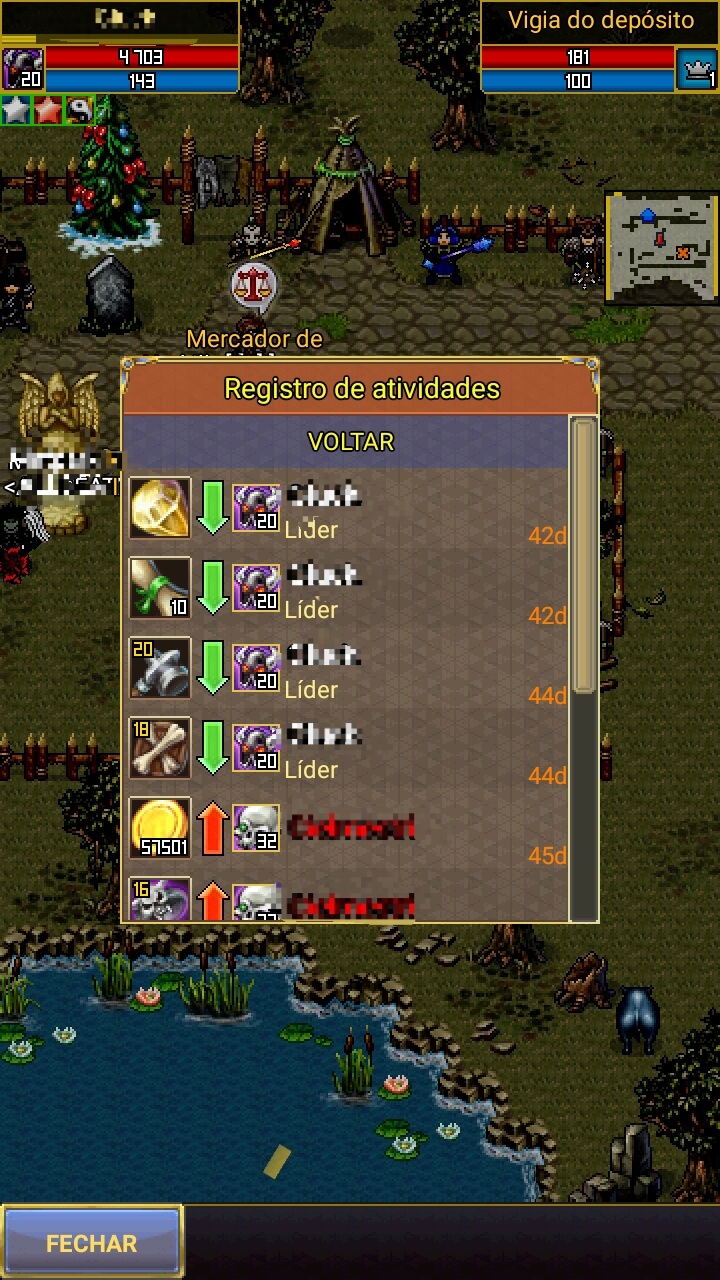Select the crossed bone shield item icon
This screenshot has width=720, height=1280.
(160, 748)
